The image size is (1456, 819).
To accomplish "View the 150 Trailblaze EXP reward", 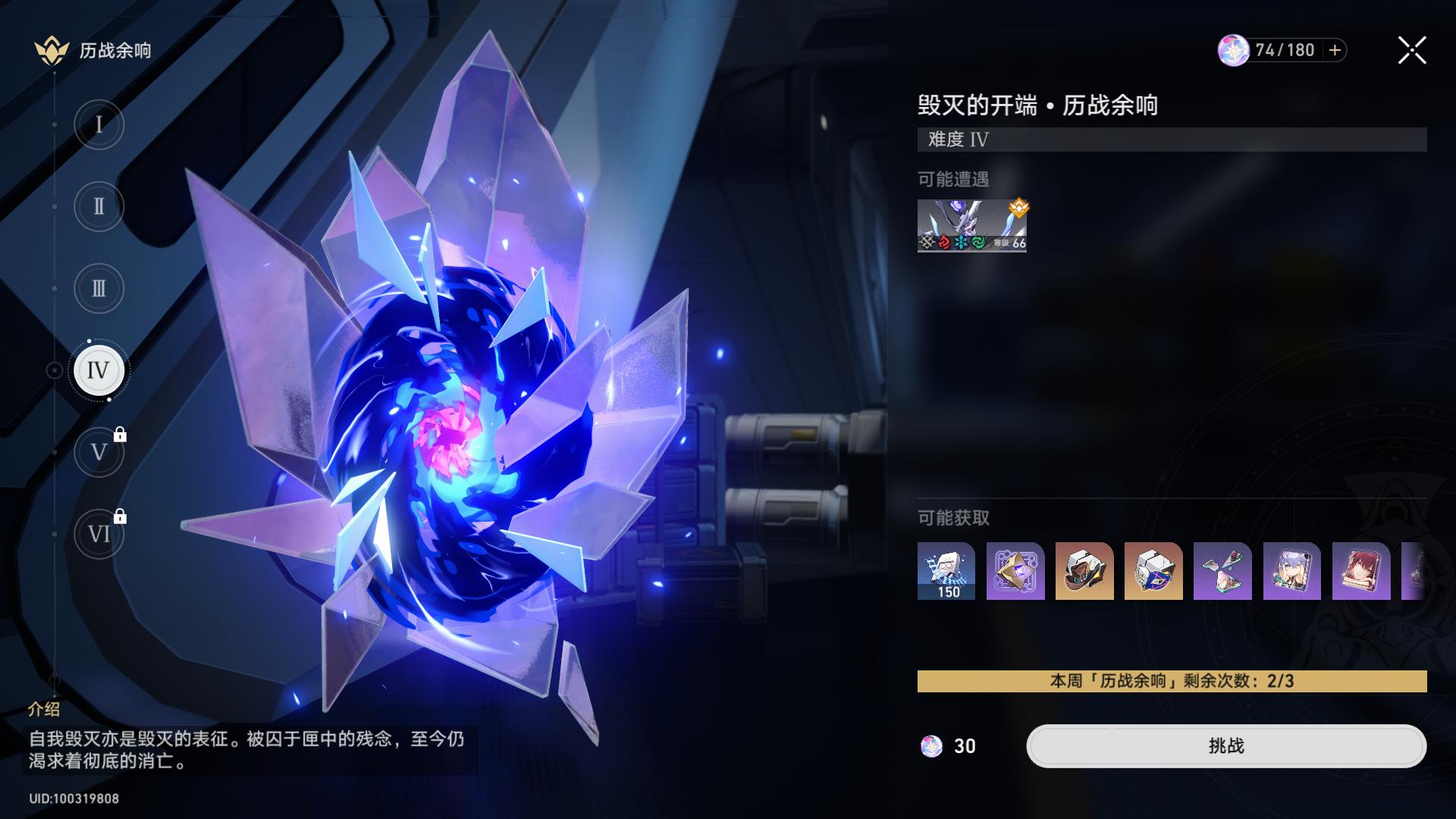I will pyautogui.click(x=946, y=571).
